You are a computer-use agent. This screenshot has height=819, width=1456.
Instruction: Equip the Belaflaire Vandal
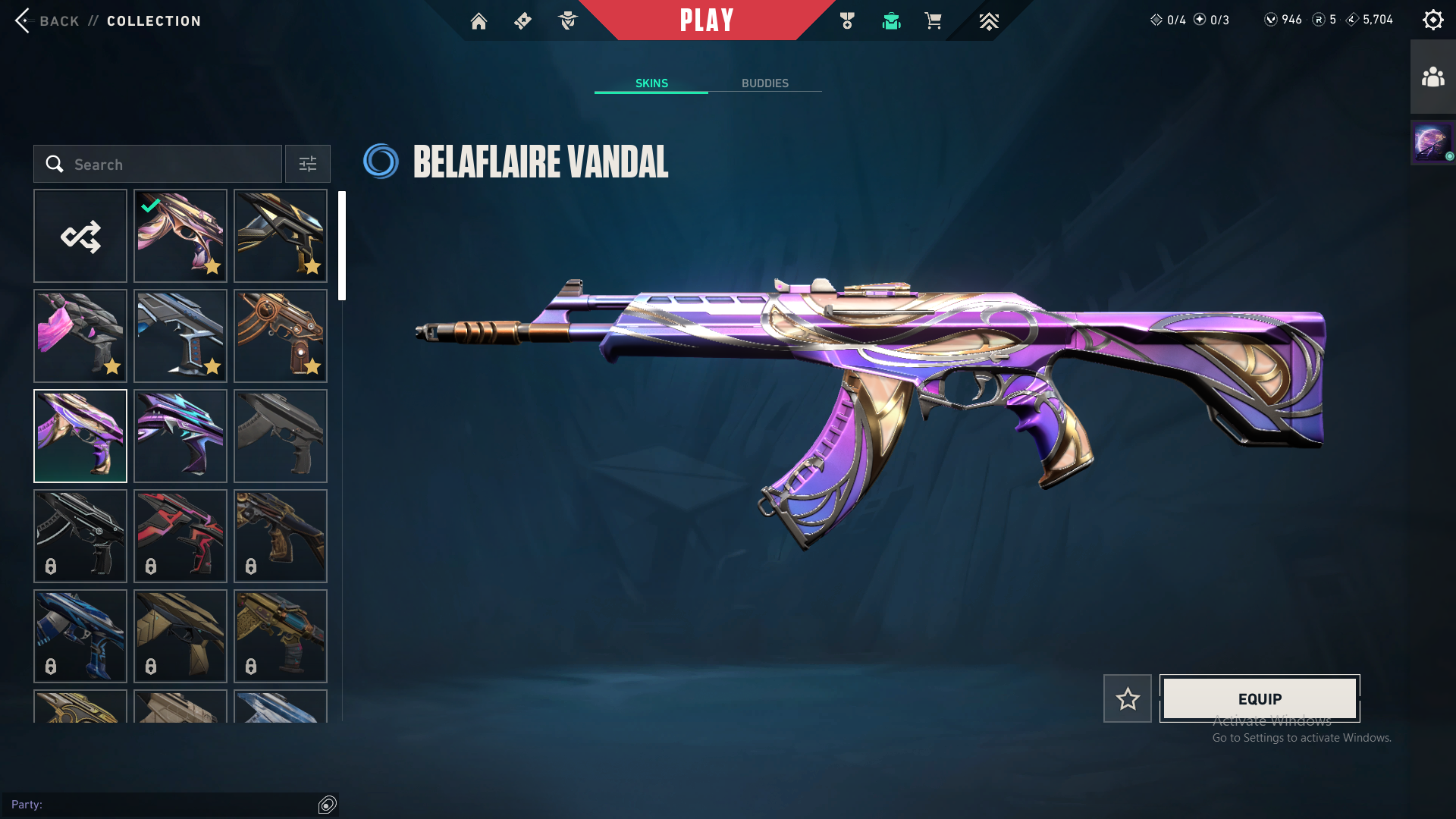click(1260, 698)
